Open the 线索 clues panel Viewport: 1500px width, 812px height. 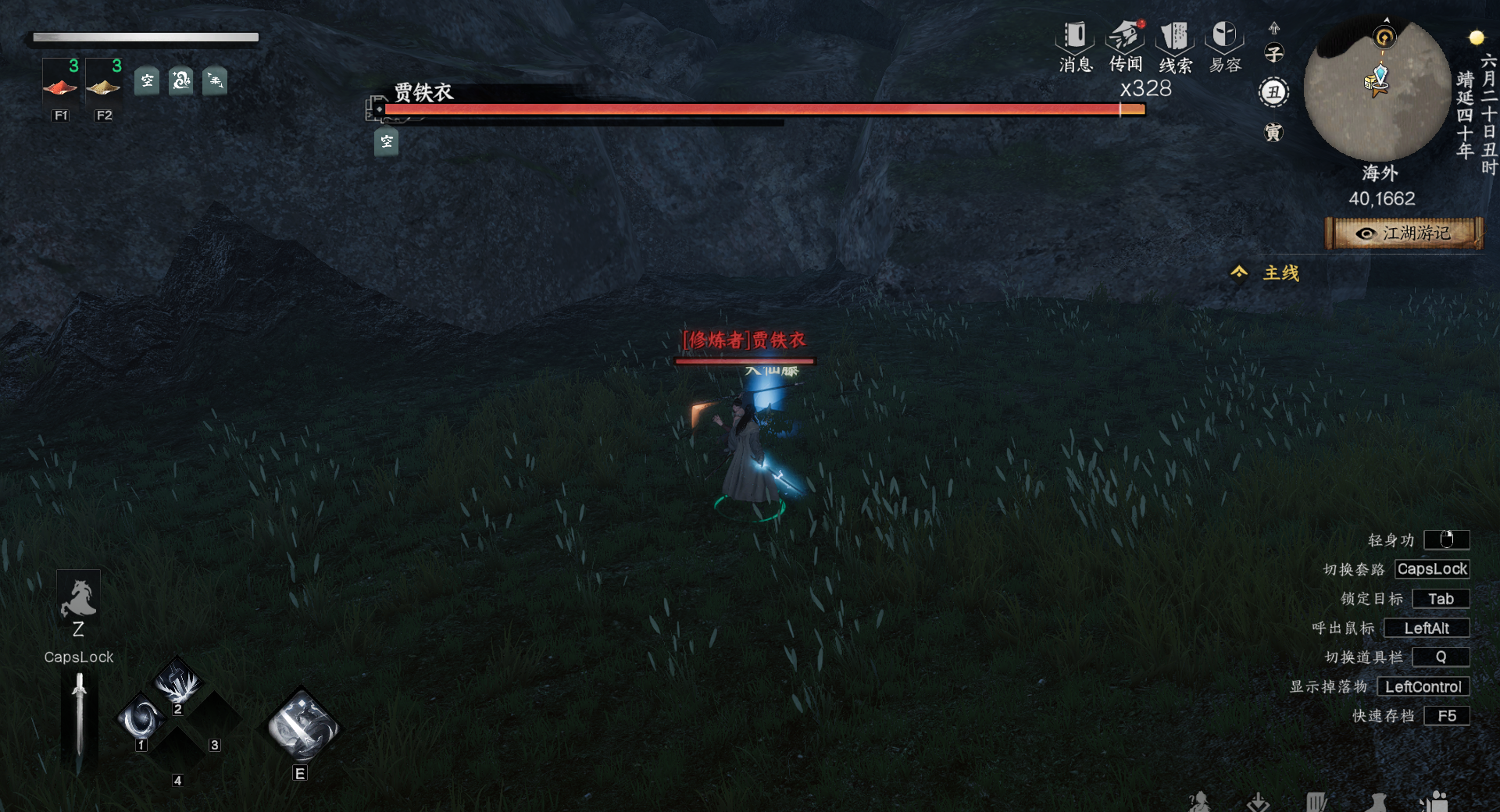coord(1175,45)
